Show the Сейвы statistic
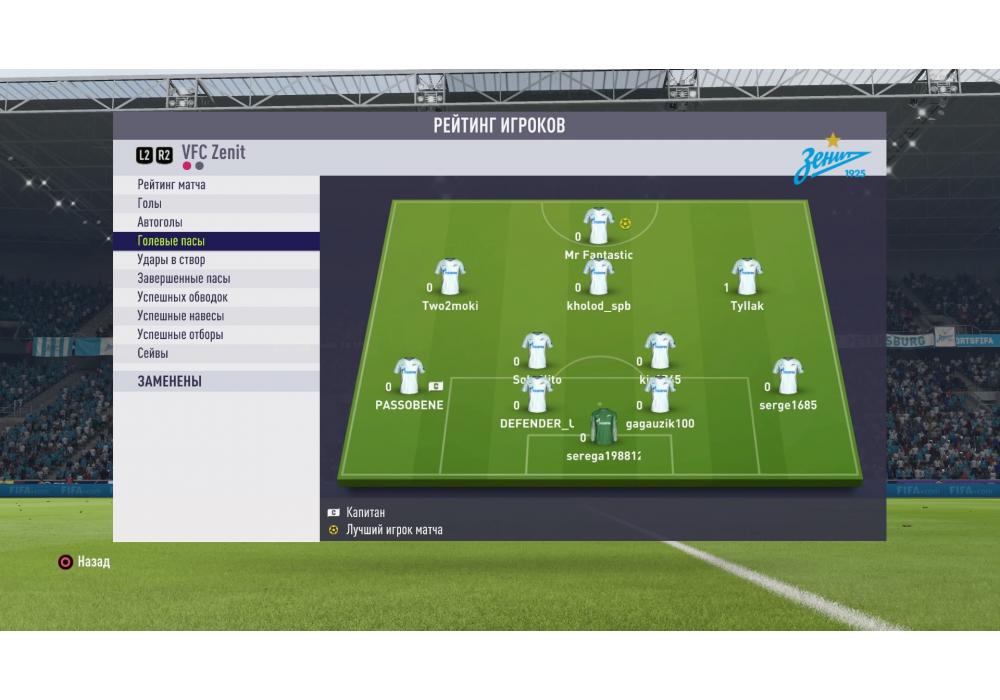The height and width of the screenshot is (700, 1000). tap(153, 353)
